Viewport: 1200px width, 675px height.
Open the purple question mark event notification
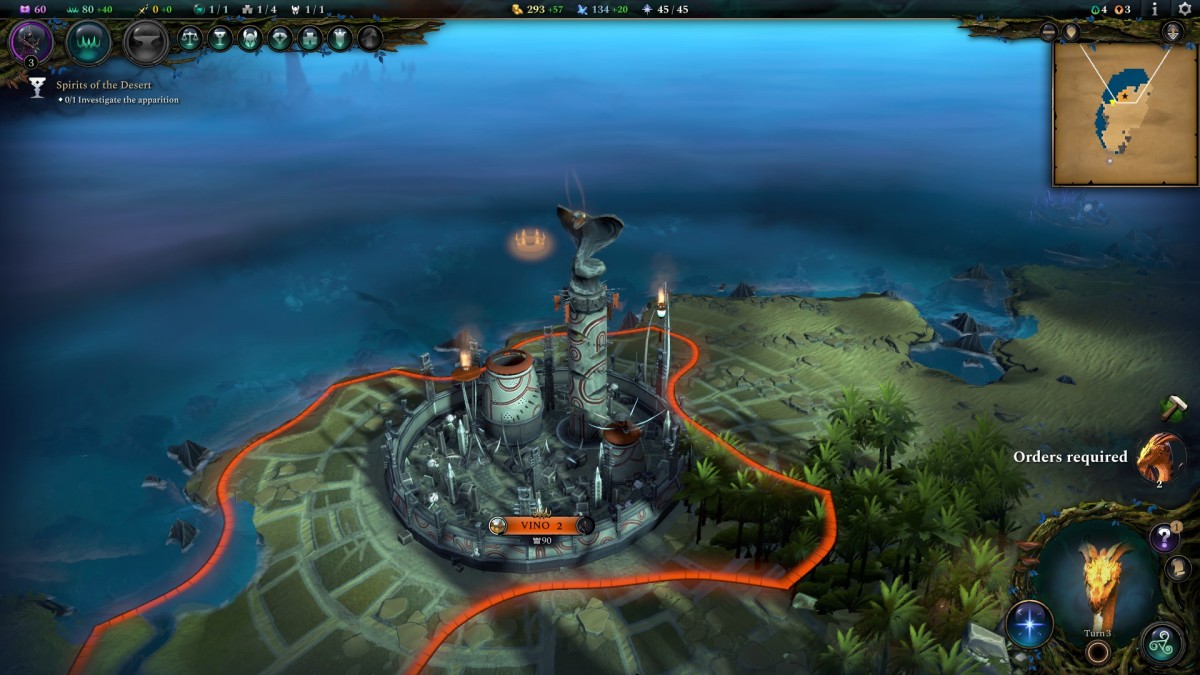click(x=1163, y=538)
